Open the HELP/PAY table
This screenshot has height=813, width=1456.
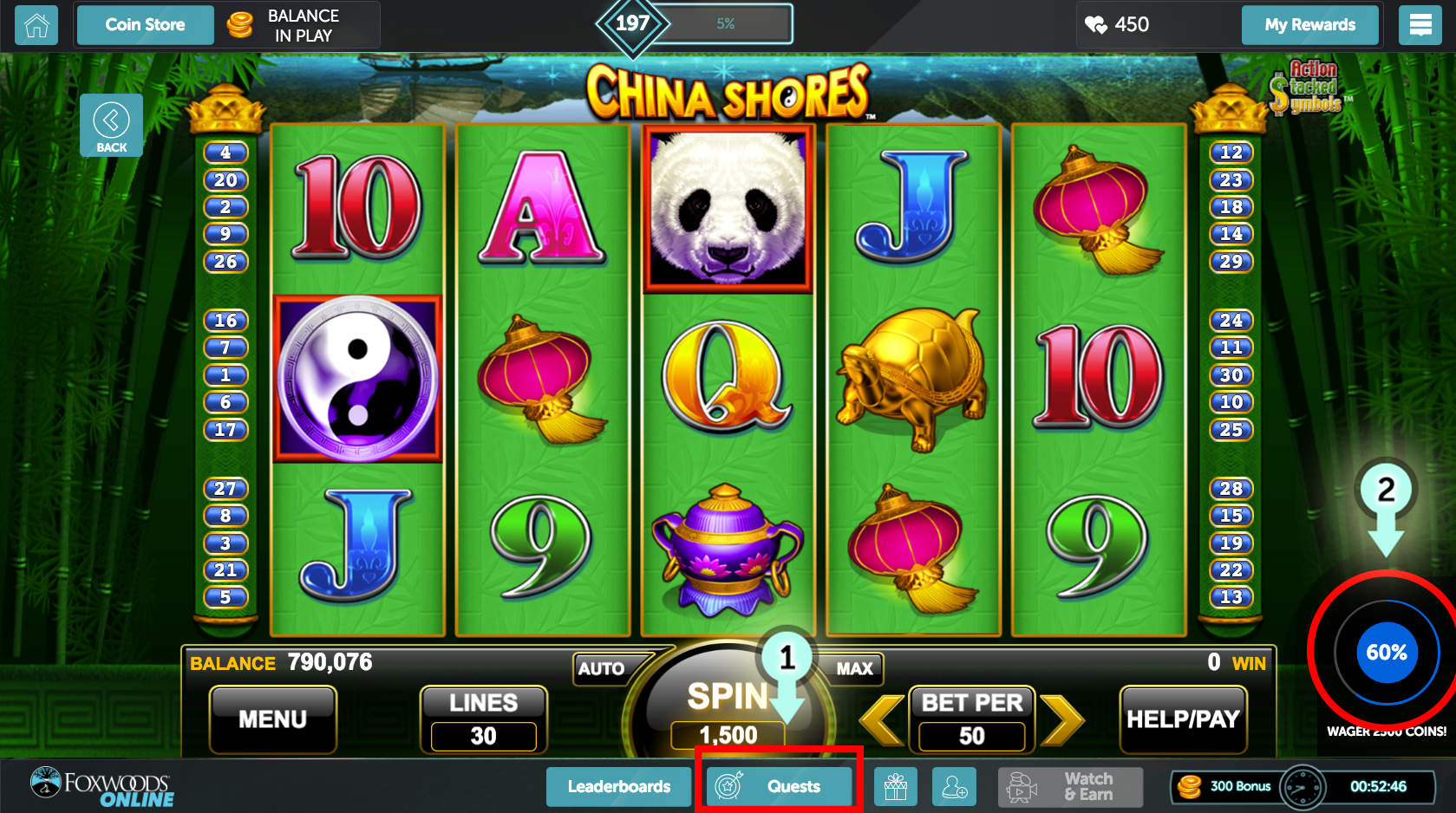coord(1183,719)
